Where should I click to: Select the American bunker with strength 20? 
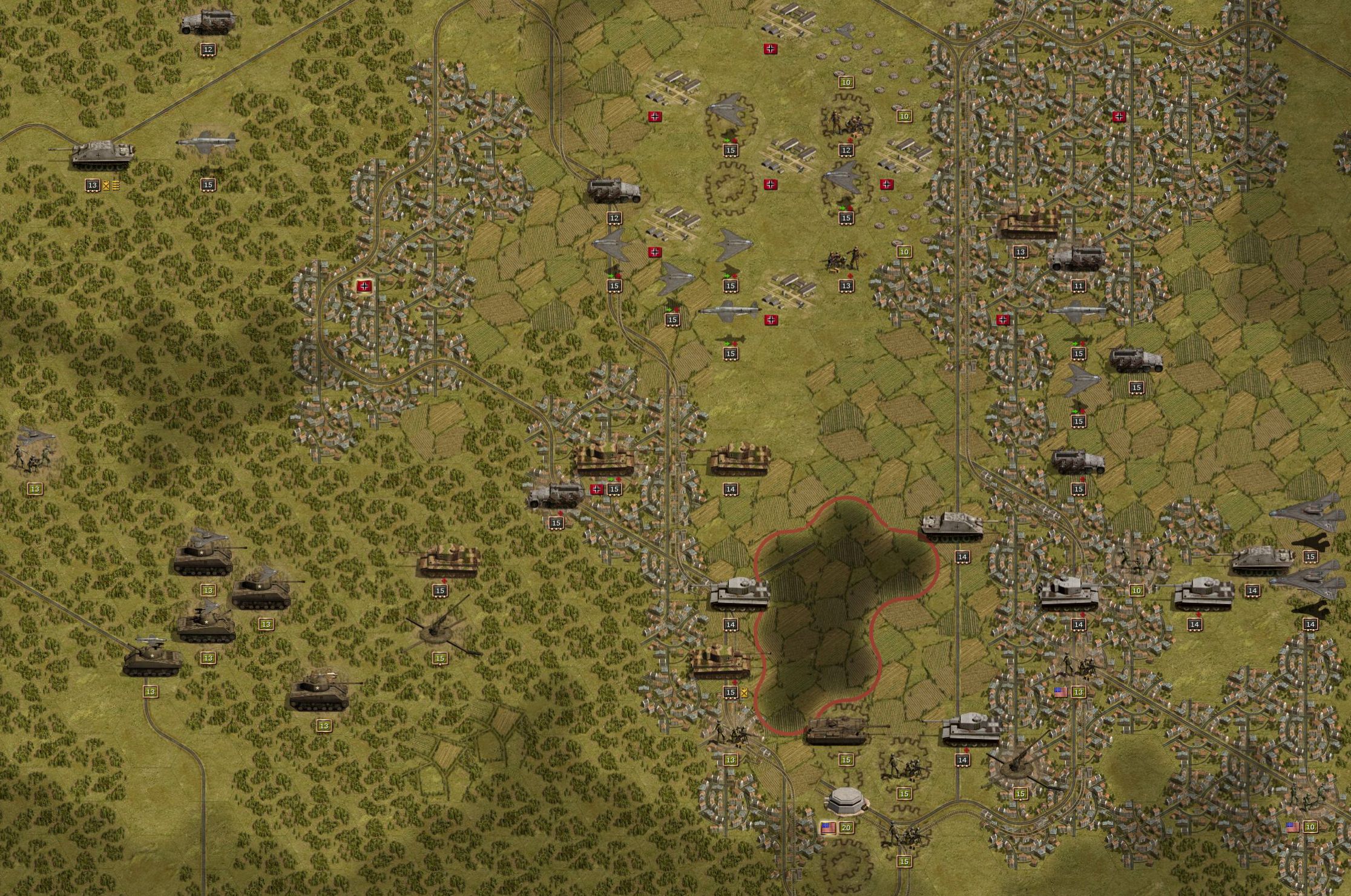point(847,801)
